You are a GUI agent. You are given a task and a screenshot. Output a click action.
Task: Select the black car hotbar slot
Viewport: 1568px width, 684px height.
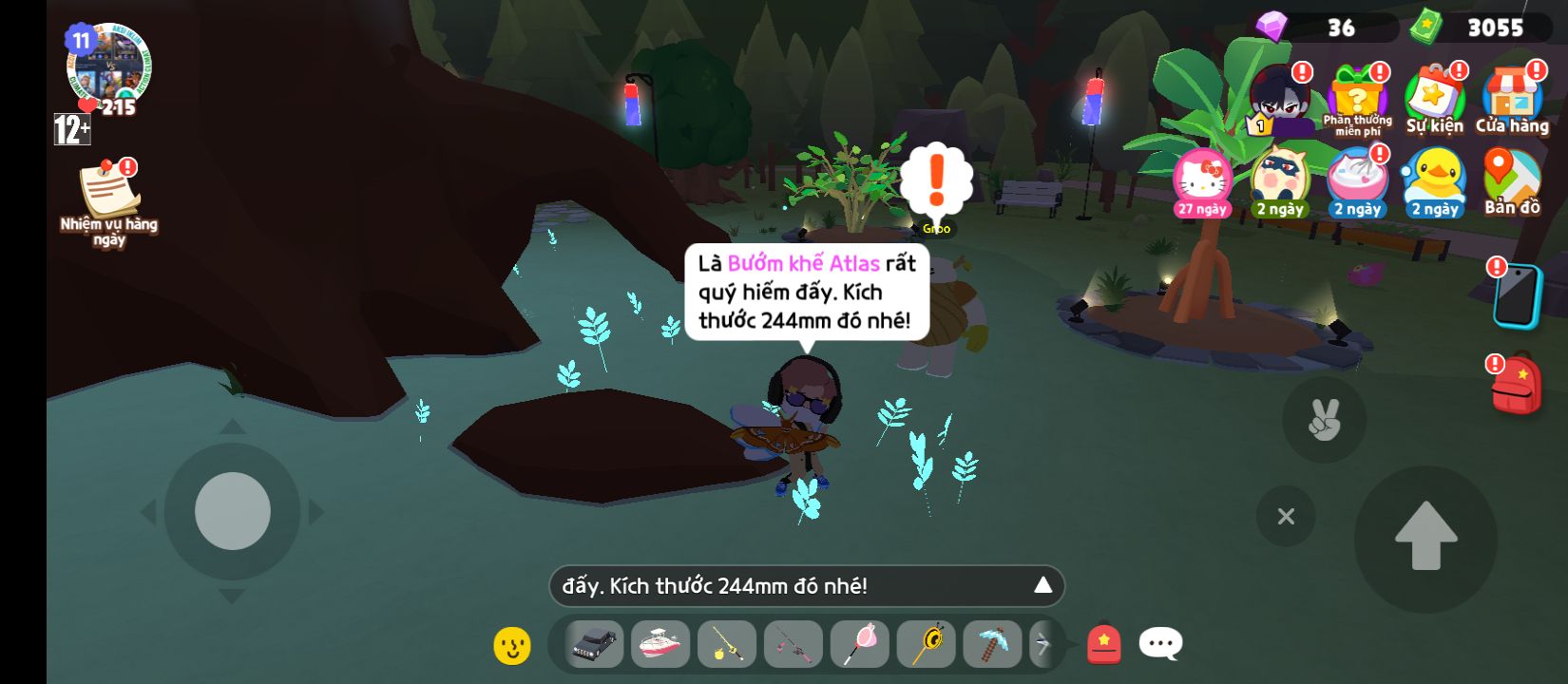[595, 645]
